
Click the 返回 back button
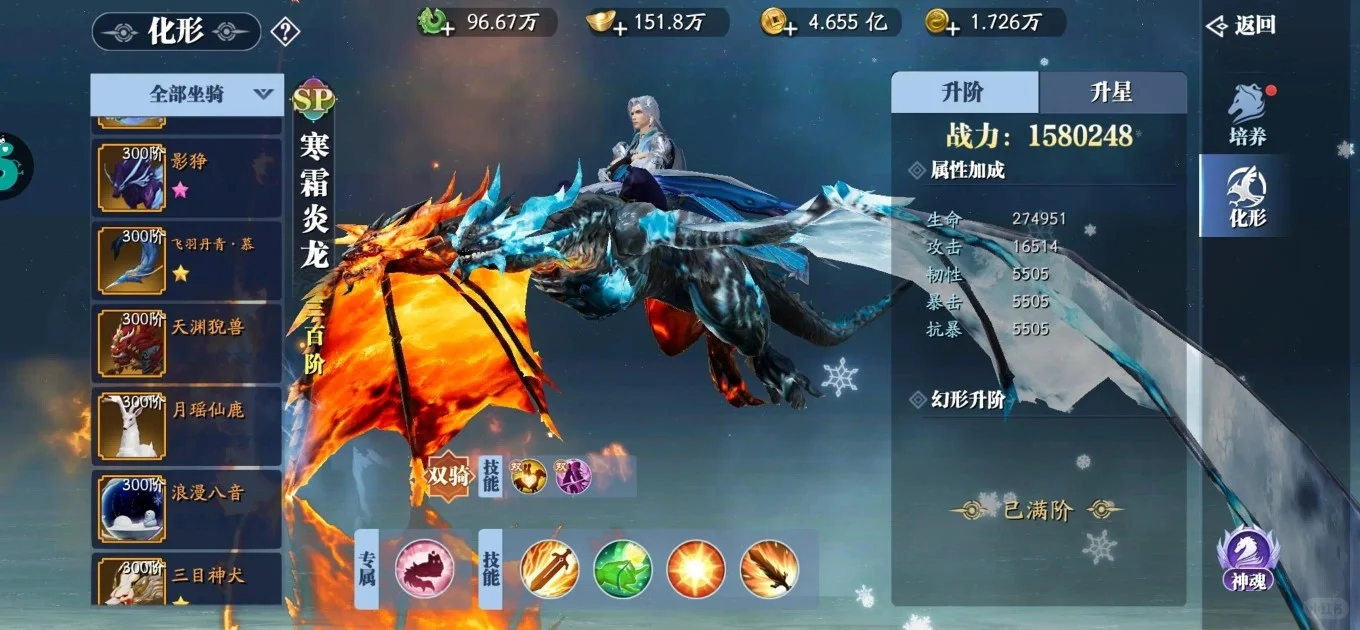click(1242, 26)
